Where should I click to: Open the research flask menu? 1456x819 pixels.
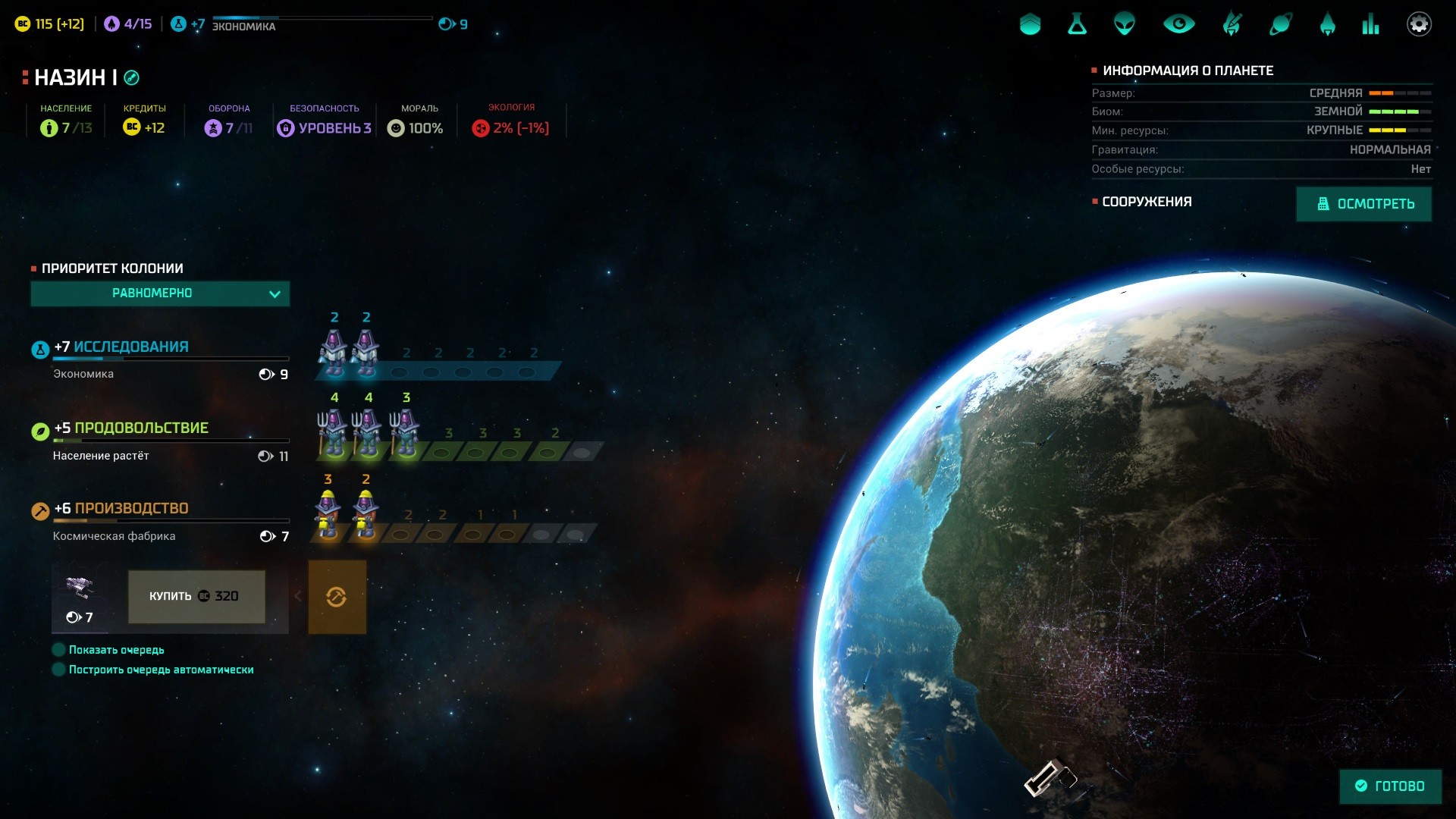tap(1077, 24)
